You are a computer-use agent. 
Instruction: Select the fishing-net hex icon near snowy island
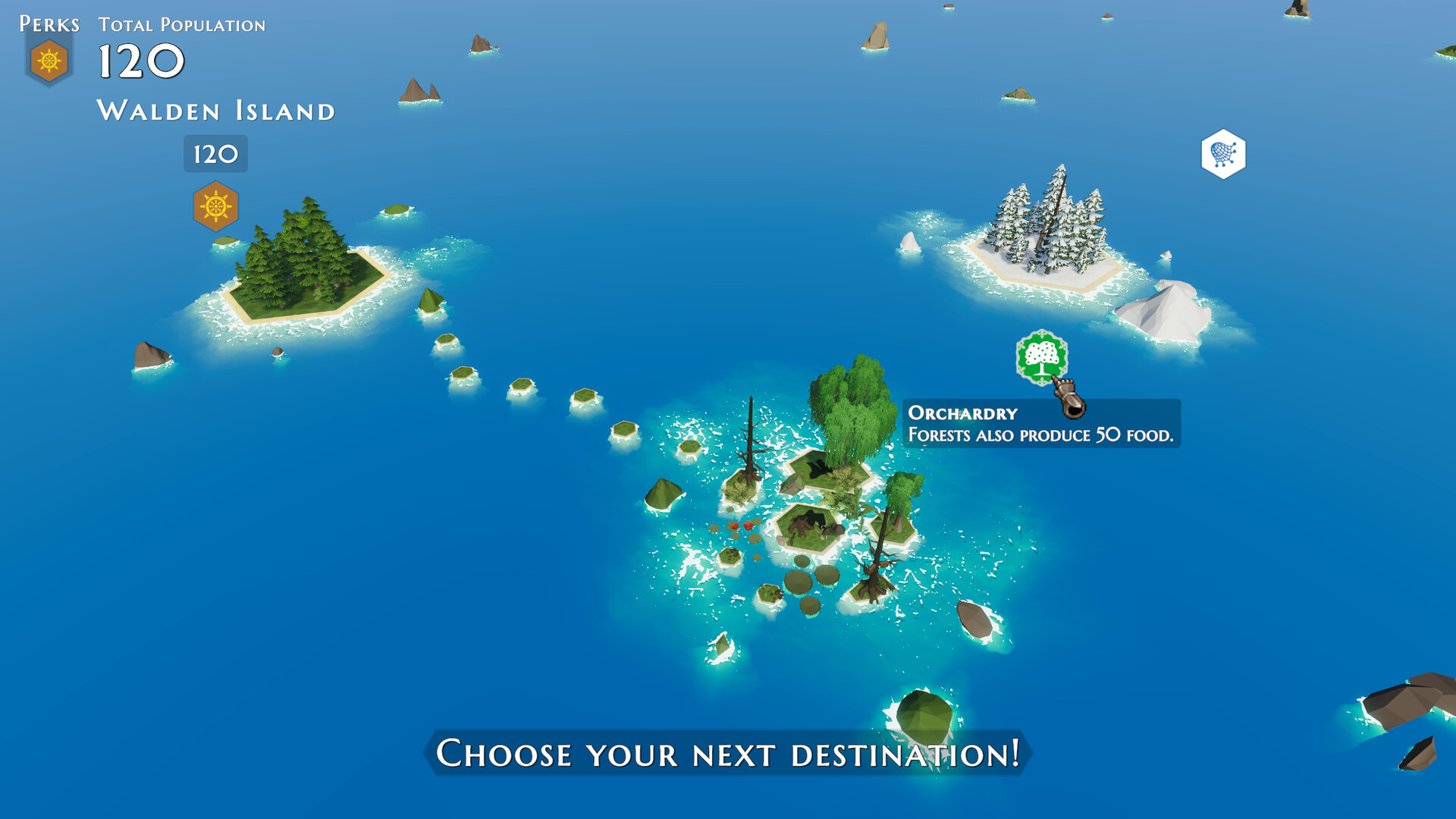tap(1223, 153)
